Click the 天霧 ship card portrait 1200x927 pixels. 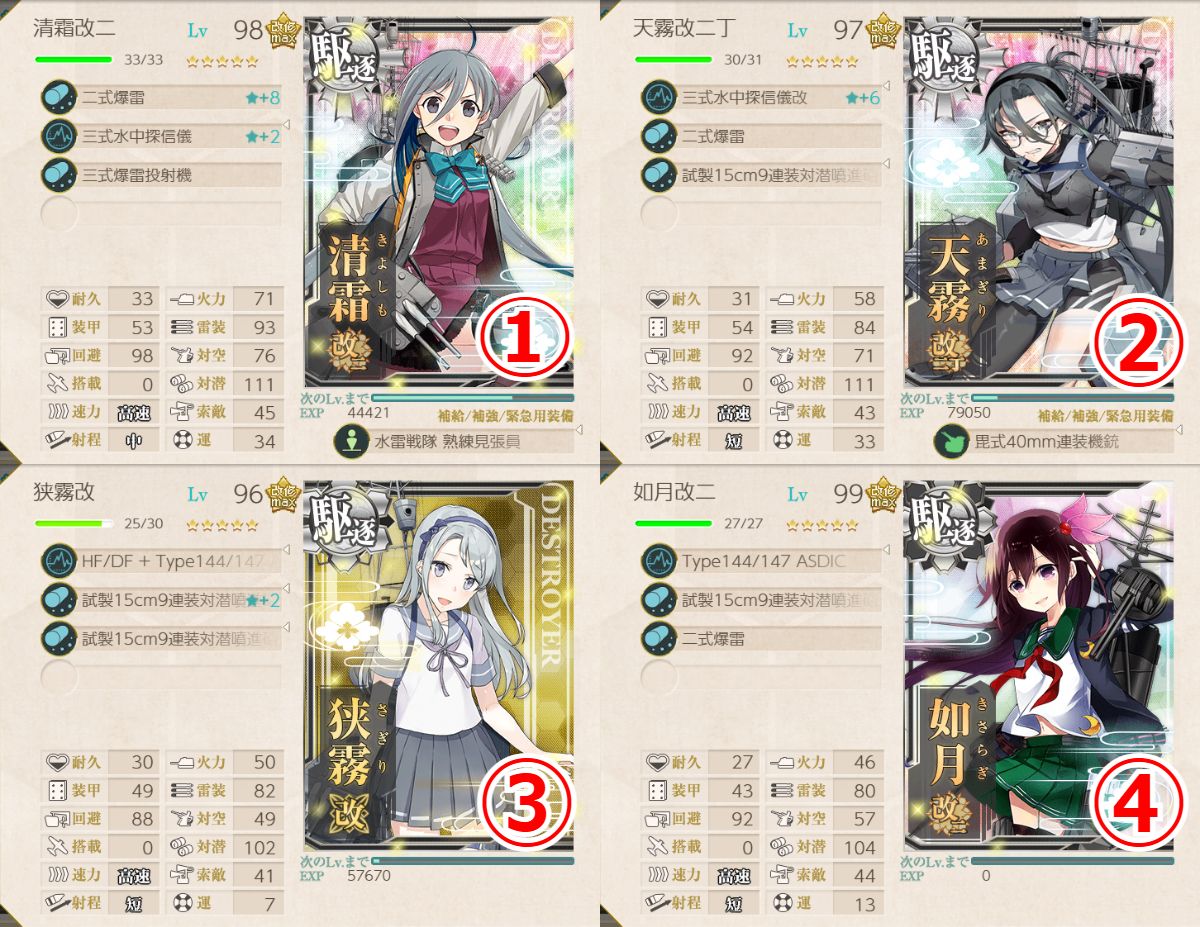point(1038,200)
